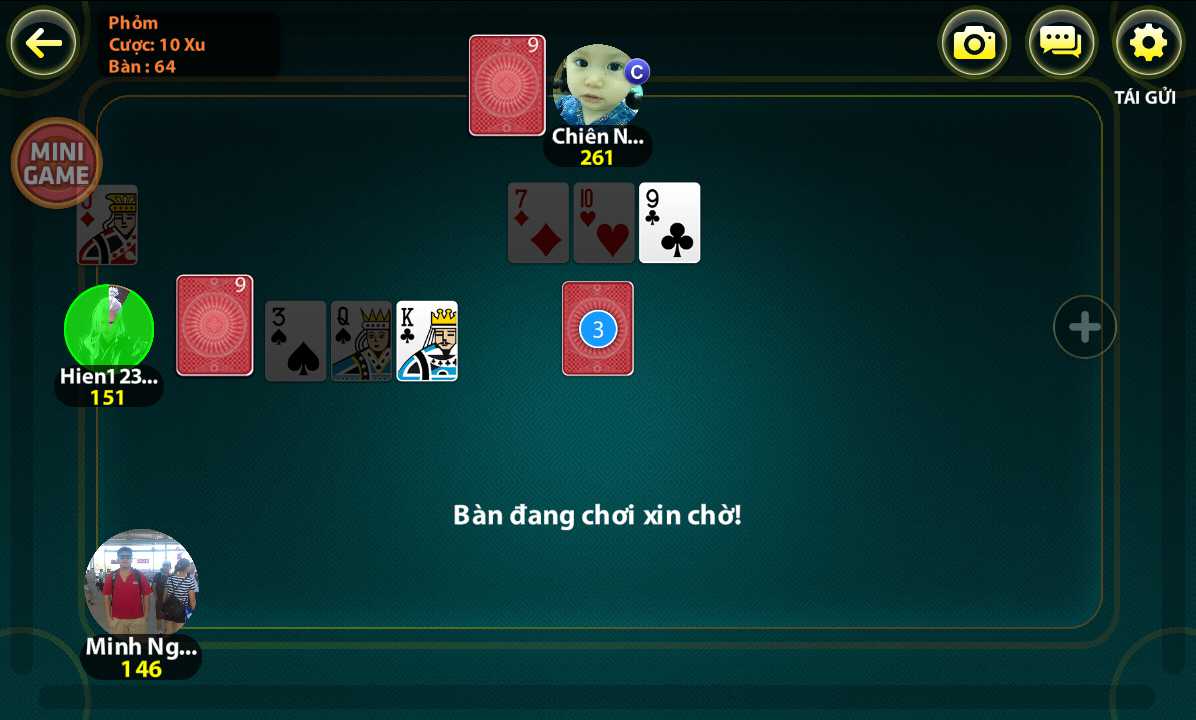Screen dimensions: 1196x720
Task: Select the 10 of hearts card
Action: pos(603,223)
